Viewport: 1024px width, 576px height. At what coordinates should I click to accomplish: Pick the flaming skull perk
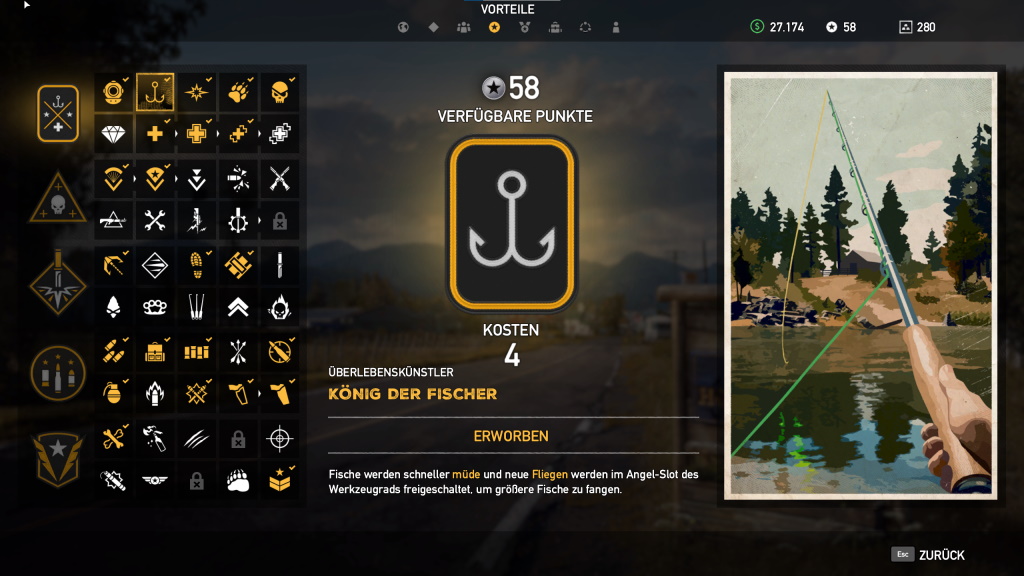click(279, 306)
